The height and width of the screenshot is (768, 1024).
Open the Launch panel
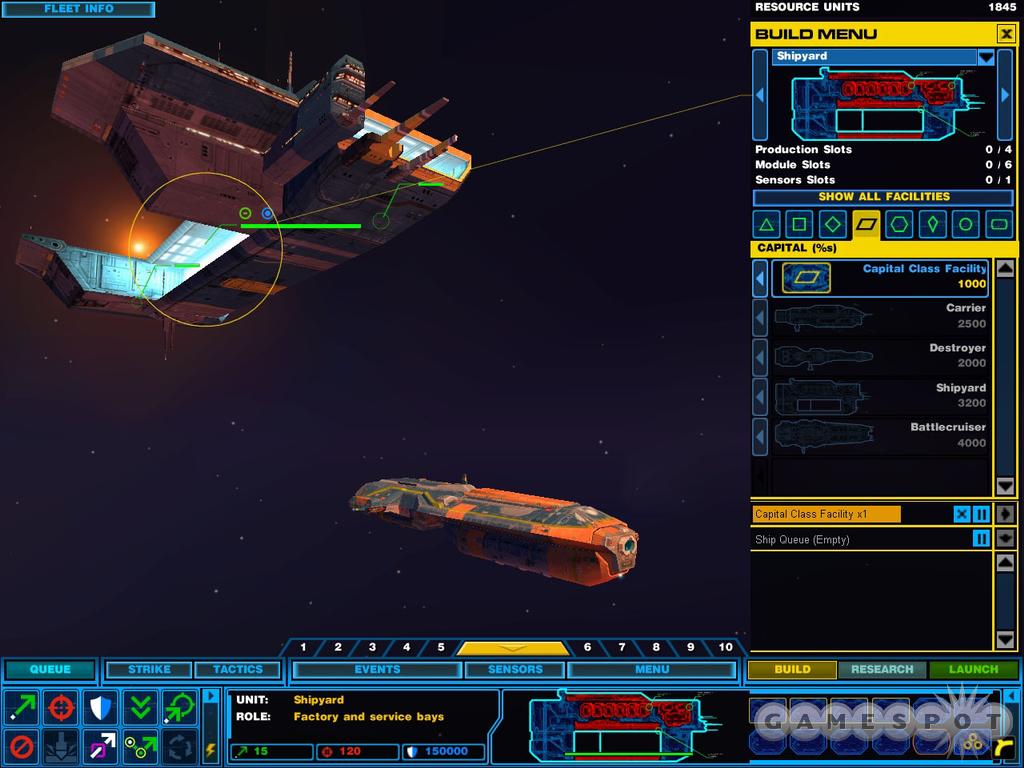[x=973, y=670]
